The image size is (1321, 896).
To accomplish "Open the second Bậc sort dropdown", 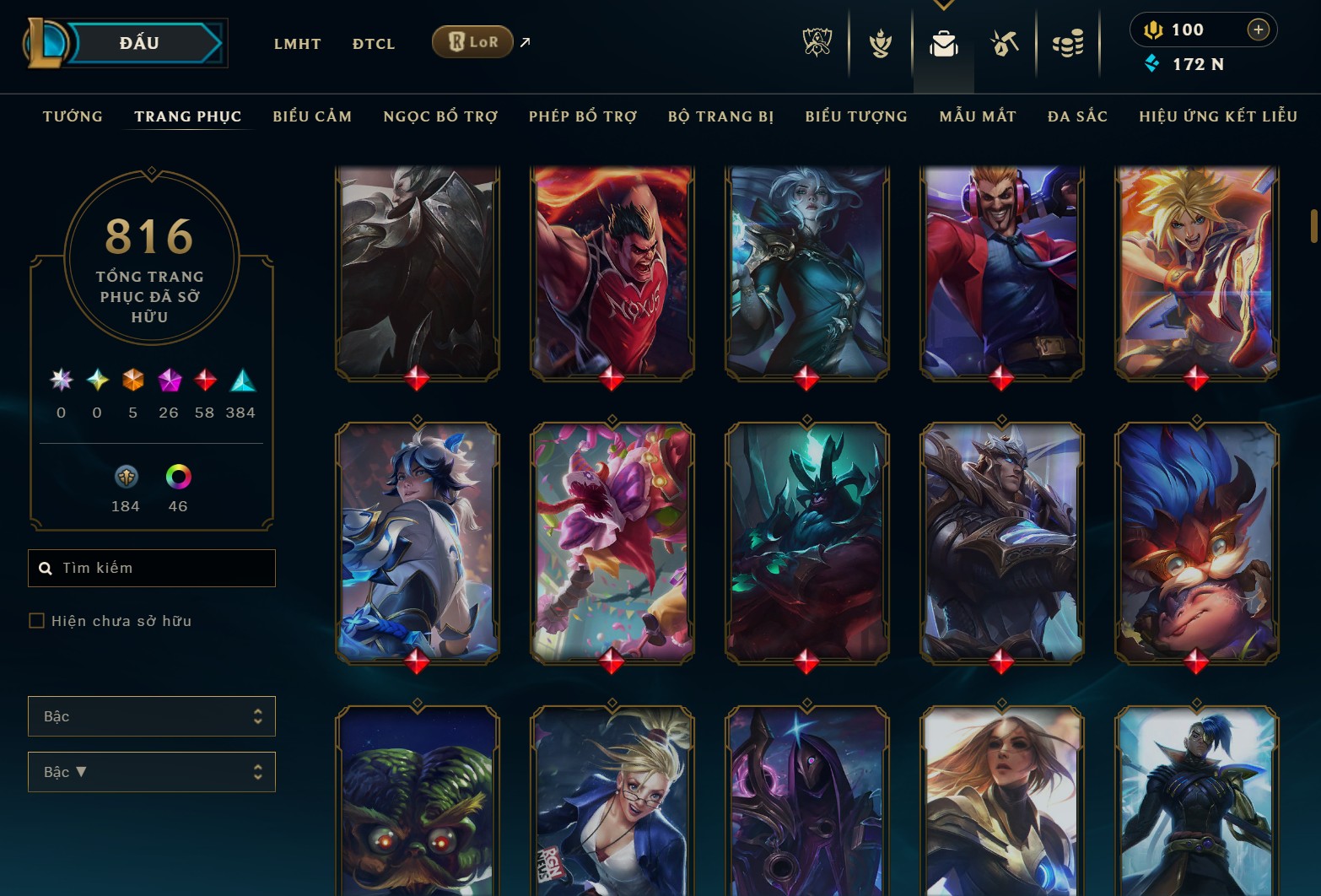I will point(151,771).
